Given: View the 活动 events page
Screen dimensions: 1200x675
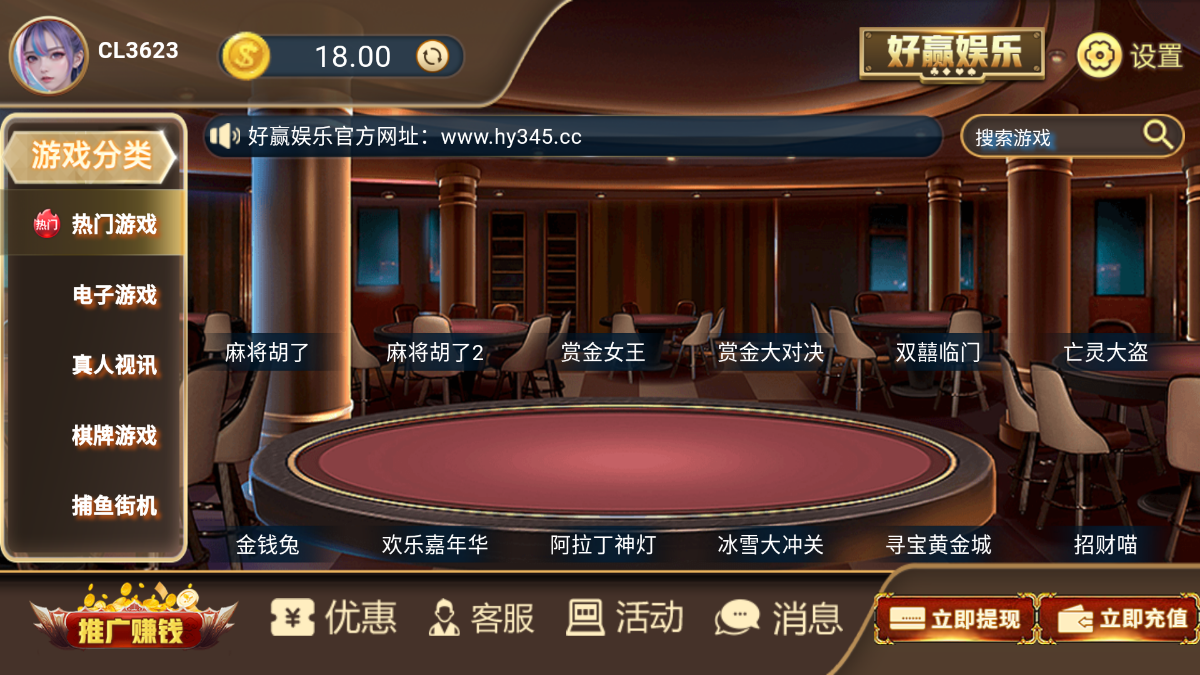Looking at the screenshot, I should pos(625,617).
